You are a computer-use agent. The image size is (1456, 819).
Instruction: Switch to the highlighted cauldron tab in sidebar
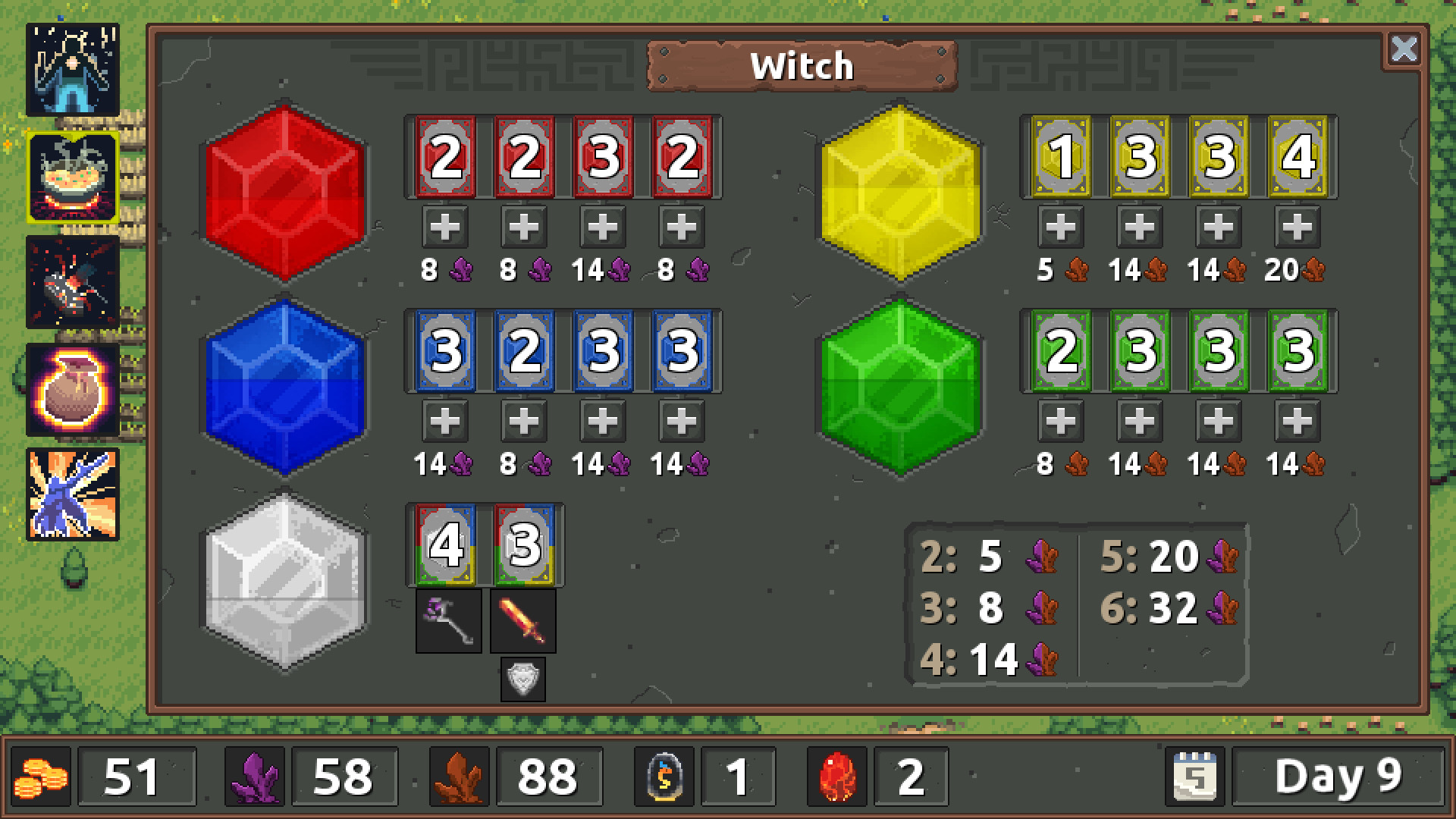click(x=72, y=176)
